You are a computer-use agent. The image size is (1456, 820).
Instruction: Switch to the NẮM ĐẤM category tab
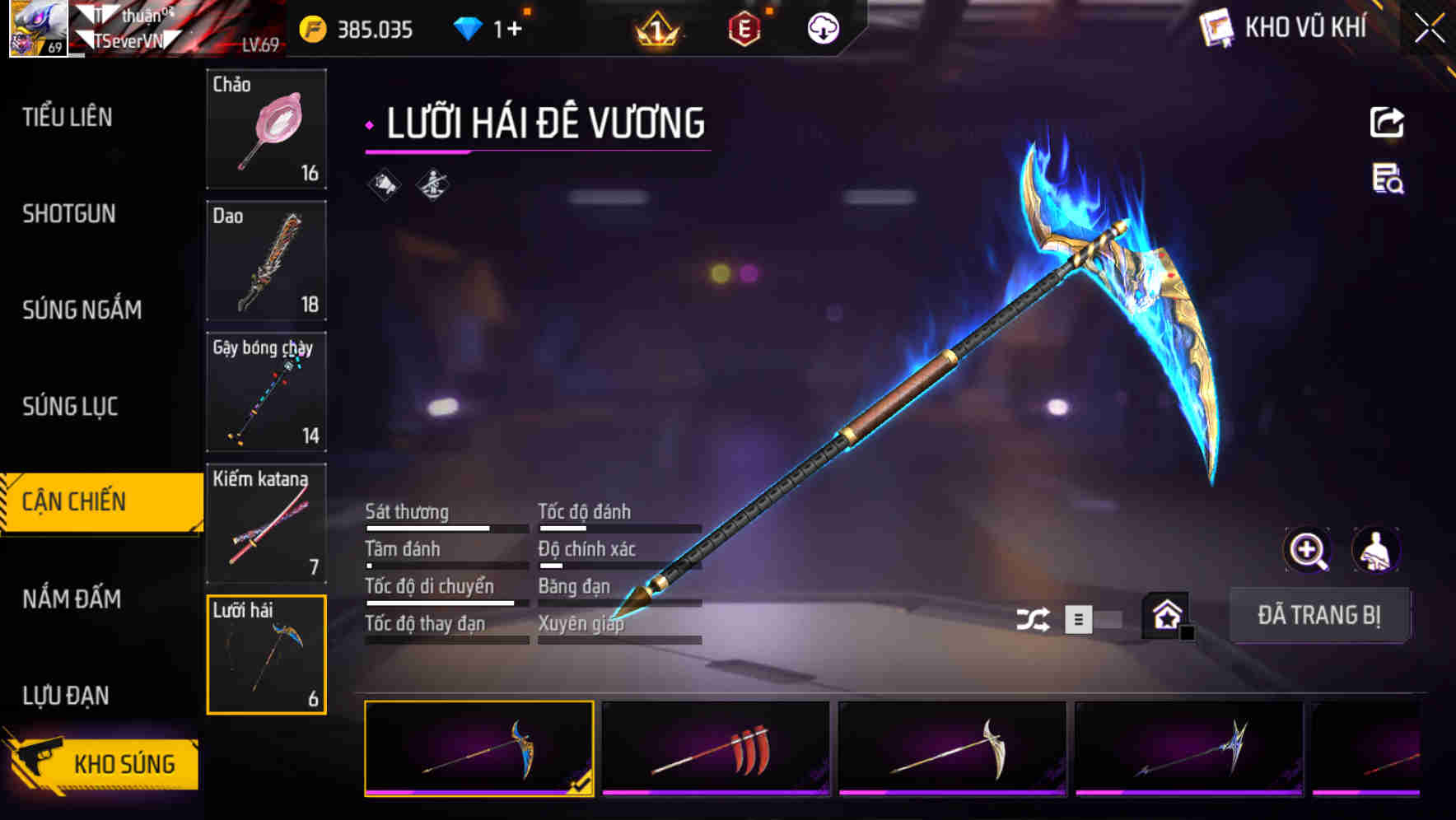click(71, 599)
